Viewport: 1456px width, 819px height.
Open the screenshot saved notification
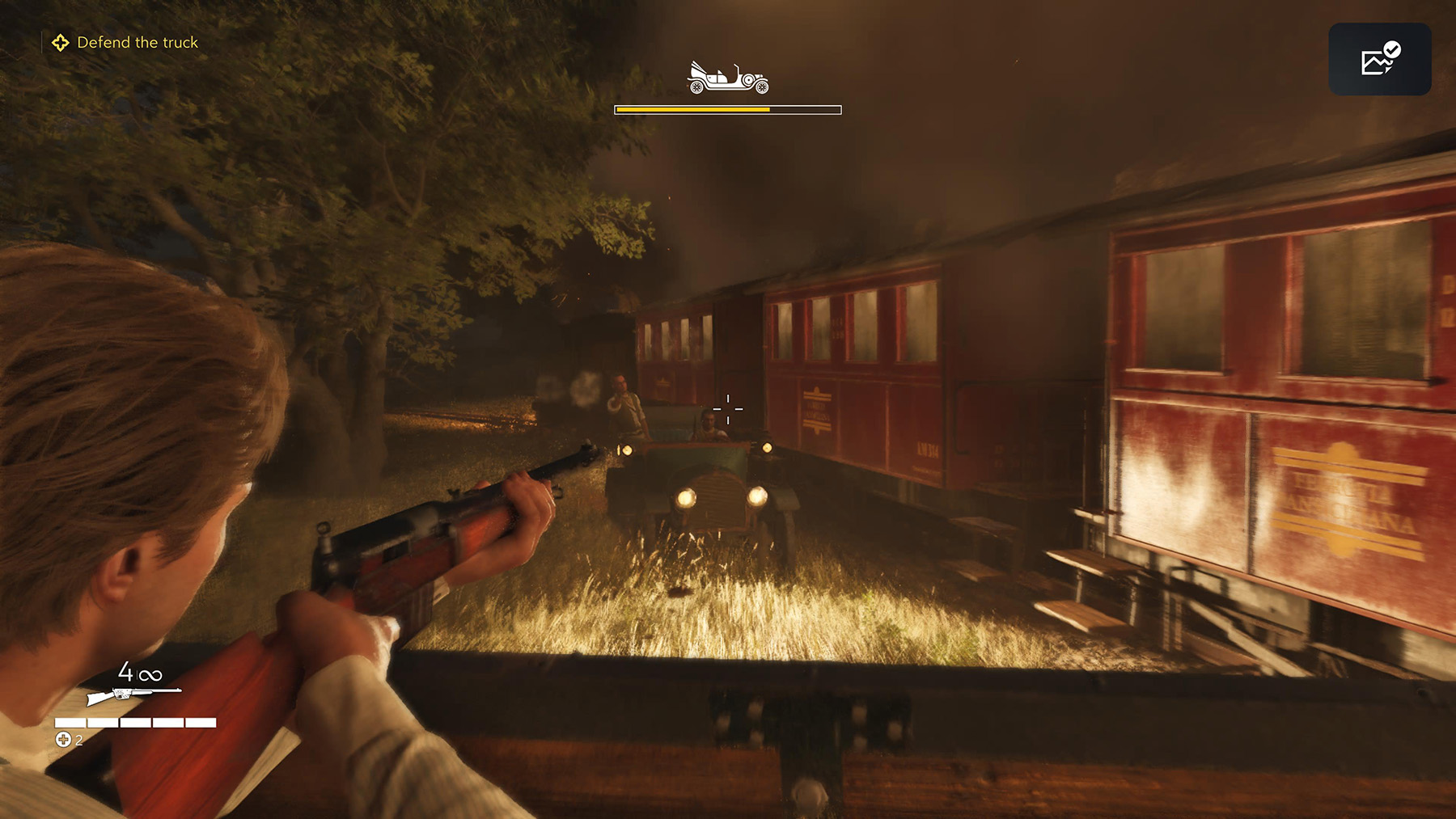(x=1379, y=59)
